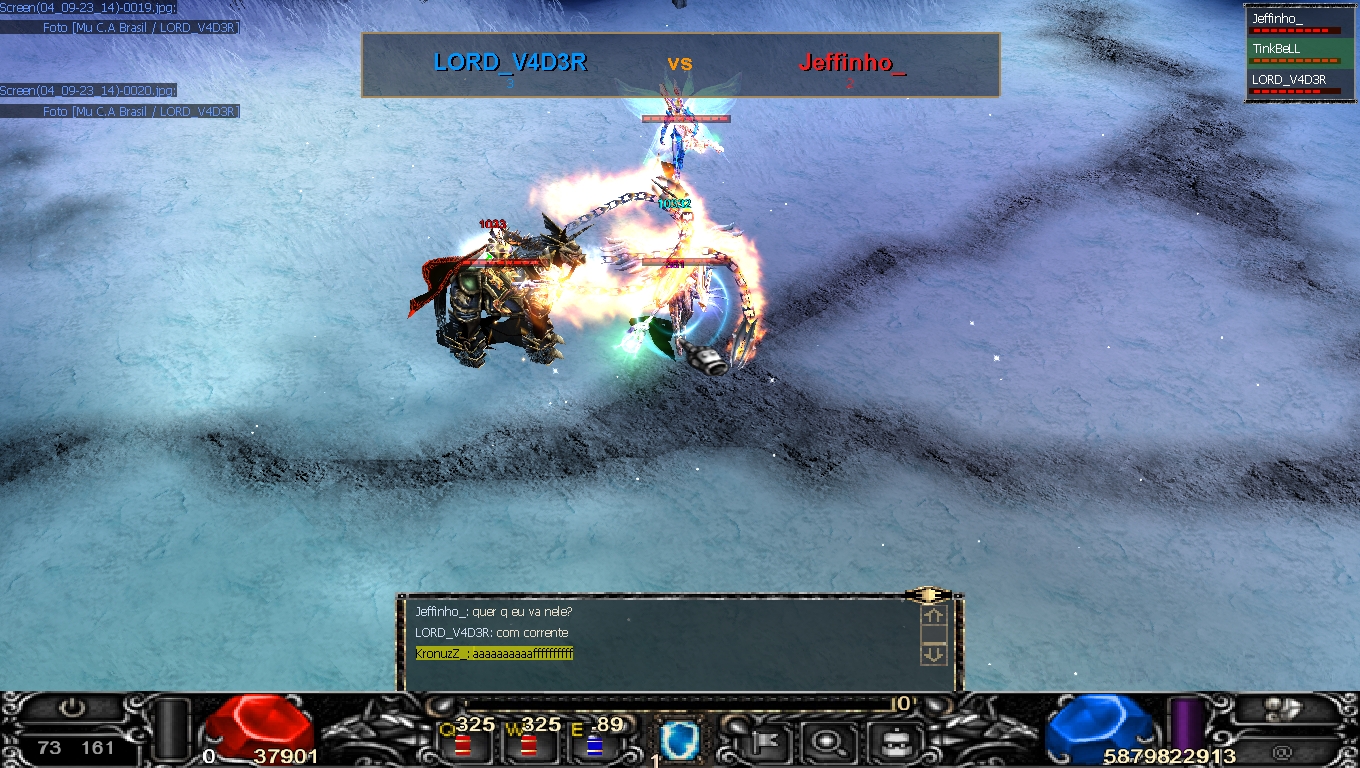Screen dimensions: 1360x768
Task: Click the @ symbol button
Action: coord(1283,751)
